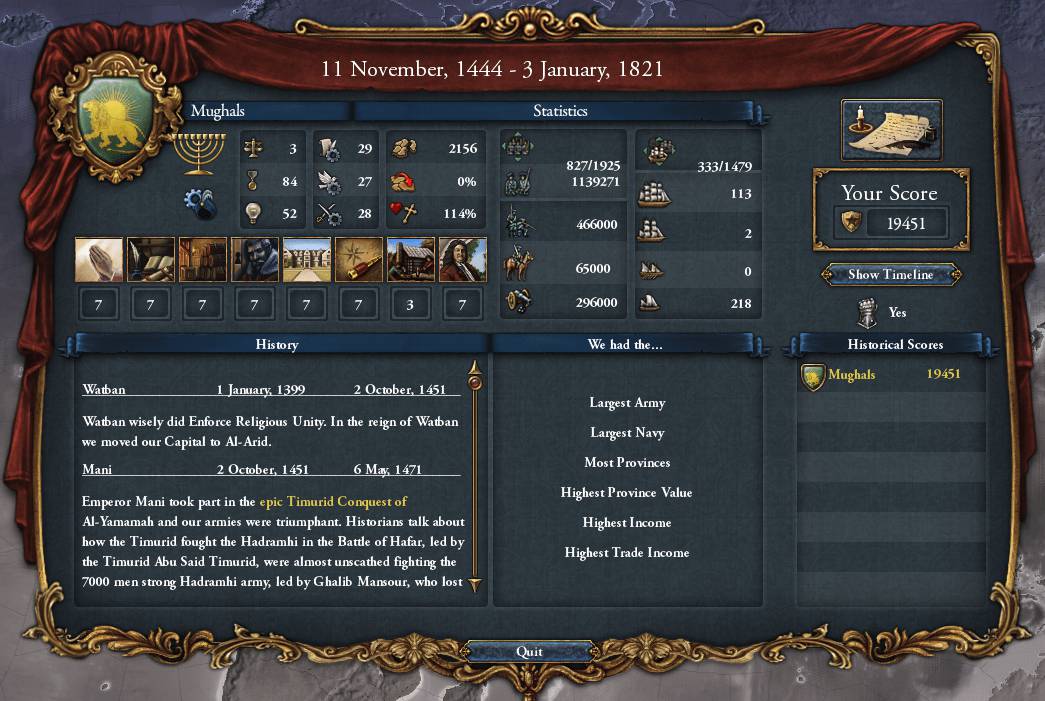Select the wigged nobleman idea icon

pyautogui.click(x=463, y=259)
